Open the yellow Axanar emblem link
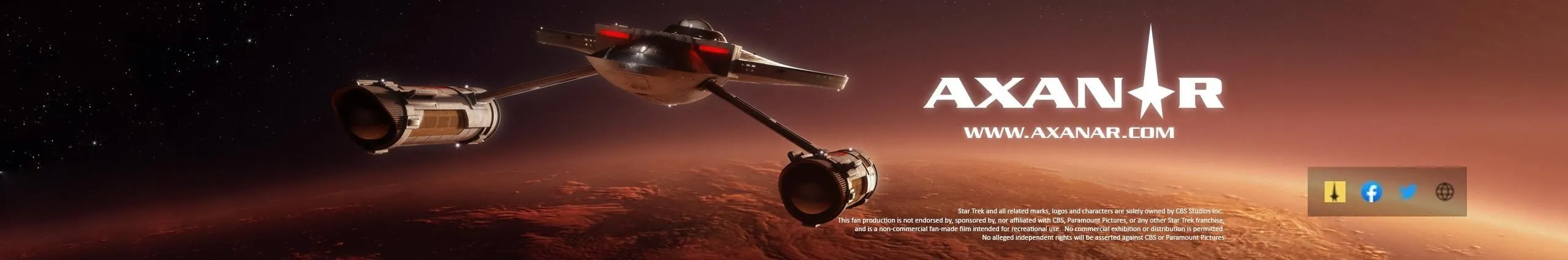 pos(1335,192)
